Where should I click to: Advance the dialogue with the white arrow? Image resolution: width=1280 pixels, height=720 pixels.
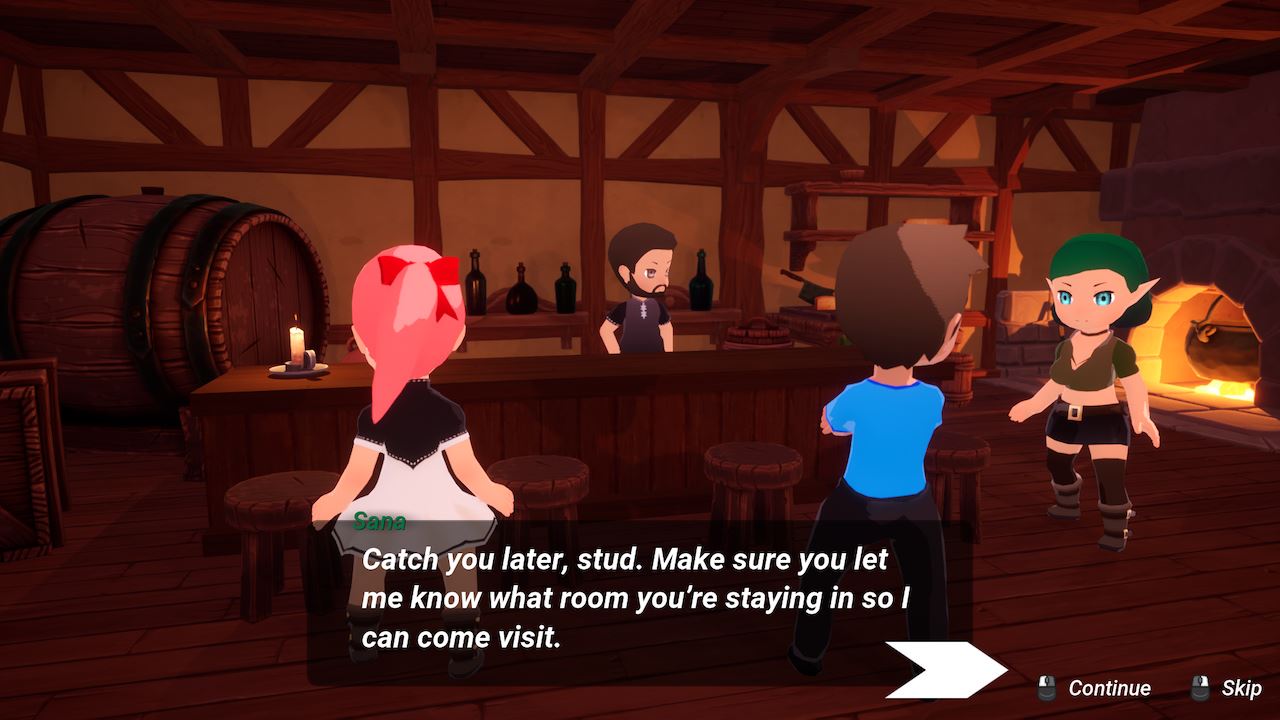pos(945,669)
